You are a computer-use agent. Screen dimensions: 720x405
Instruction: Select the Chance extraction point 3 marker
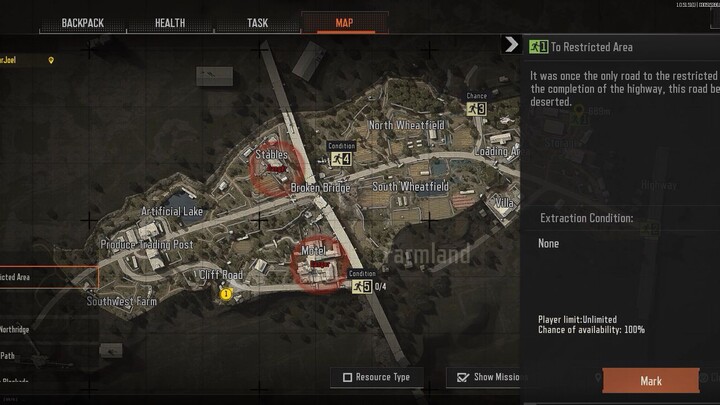pos(477,108)
